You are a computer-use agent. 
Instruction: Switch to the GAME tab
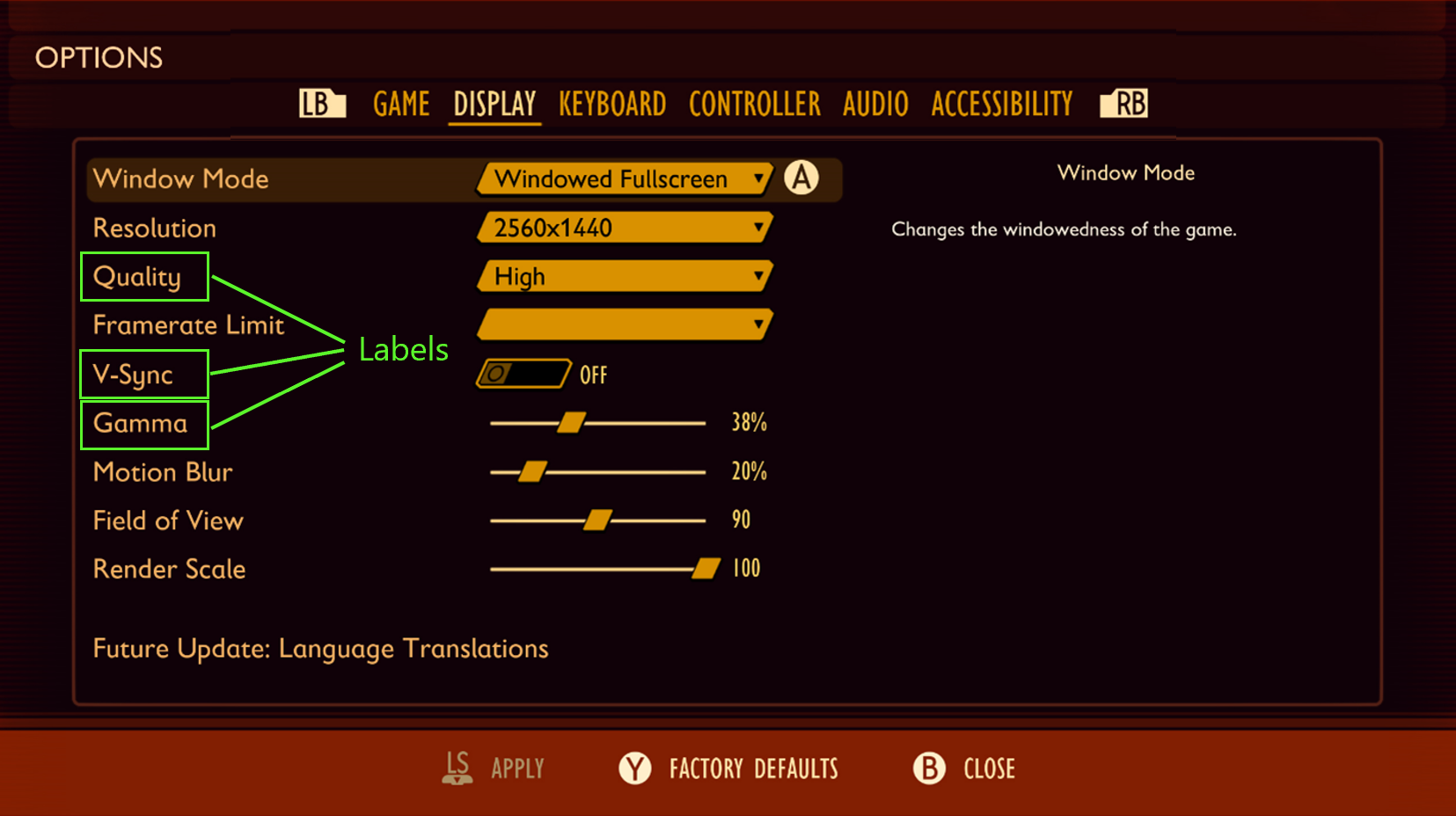[x=401, y=103]
